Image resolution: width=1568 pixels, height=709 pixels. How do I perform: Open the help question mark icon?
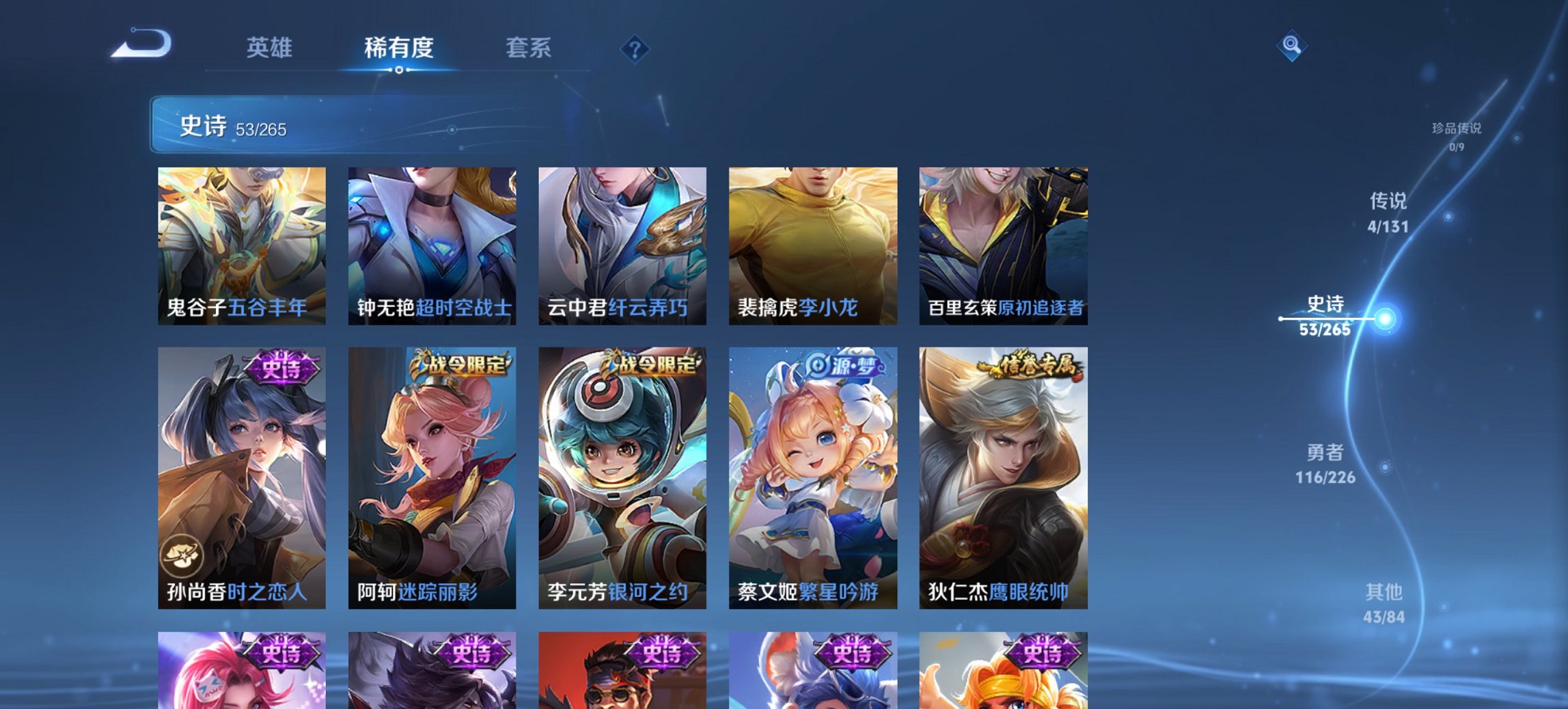[x=634, y=49]
